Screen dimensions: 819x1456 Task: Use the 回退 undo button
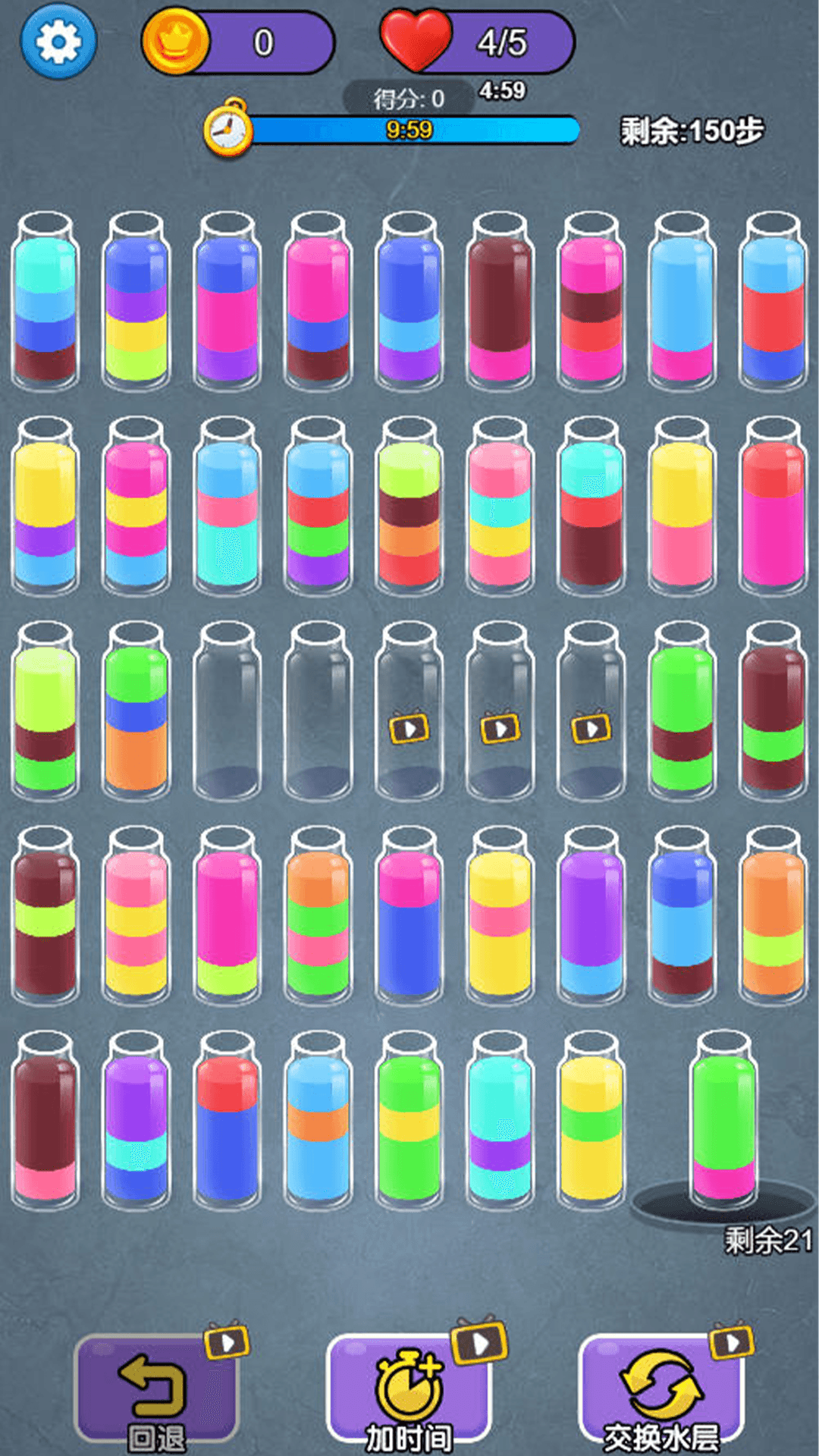[x=157, y=1389]
